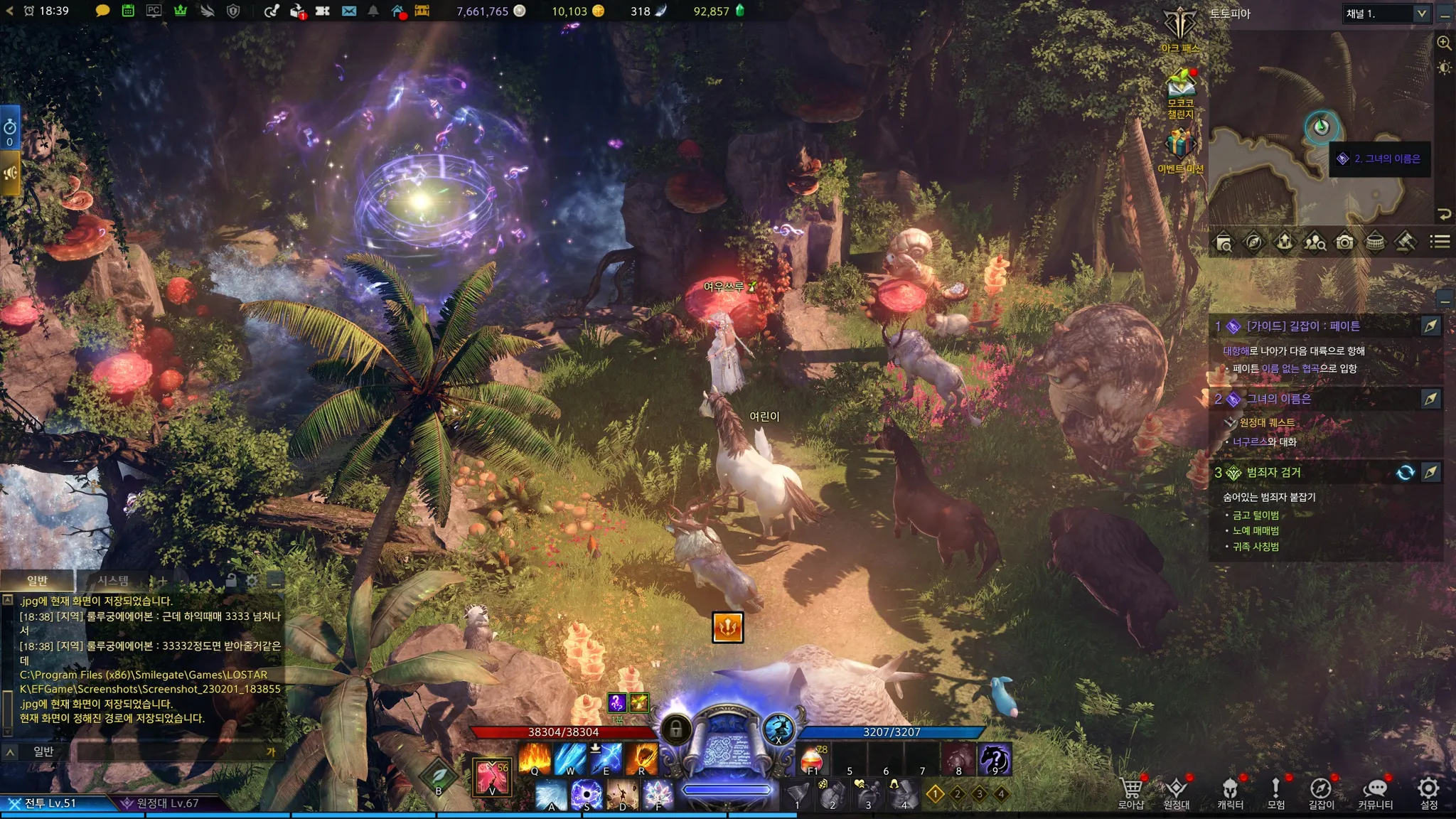Select the 그녀의 이름은 quest tracker entry
Screen dimensions: 1456x819
click(x=1278, y=399)
